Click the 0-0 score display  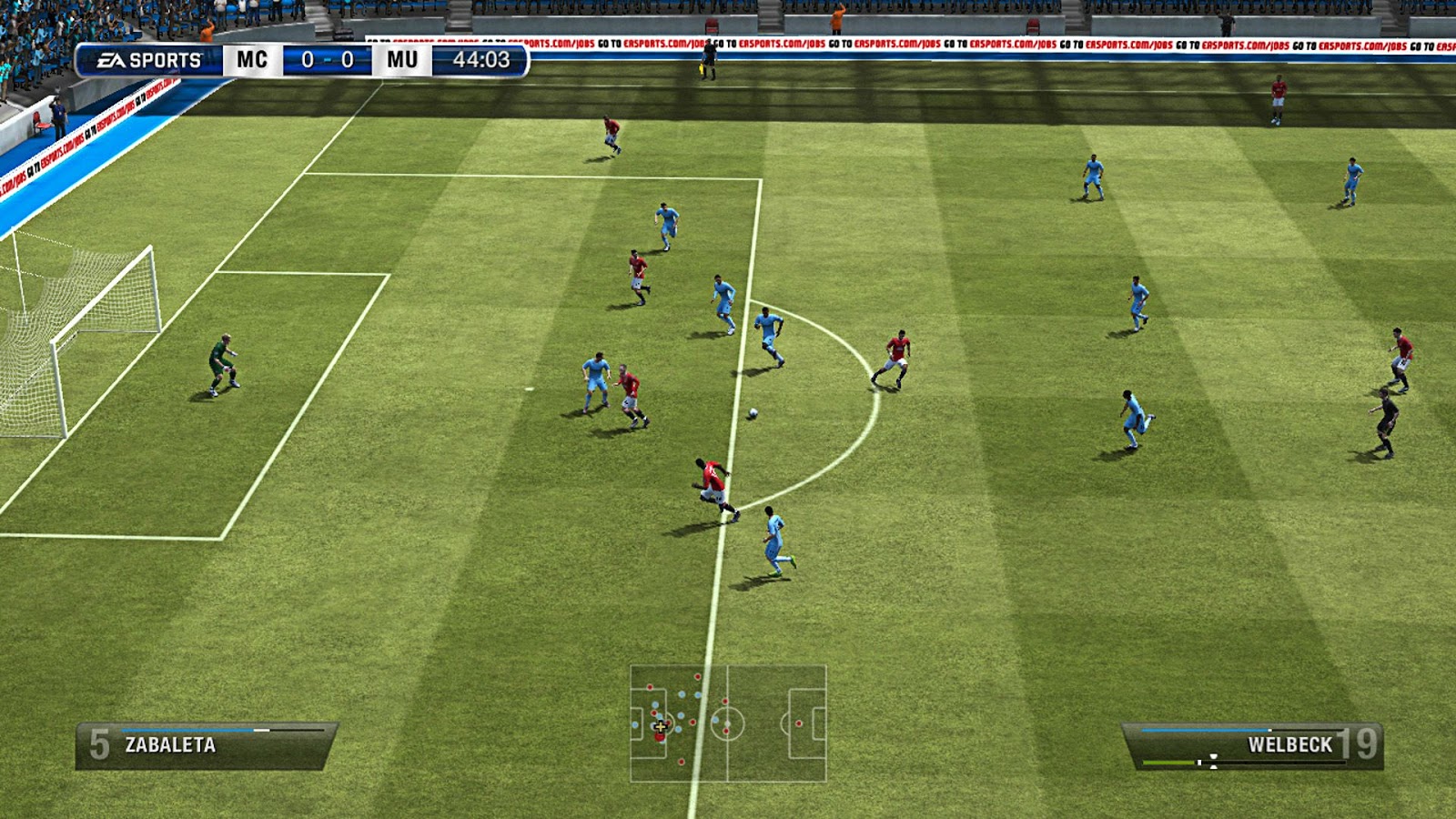326,60
